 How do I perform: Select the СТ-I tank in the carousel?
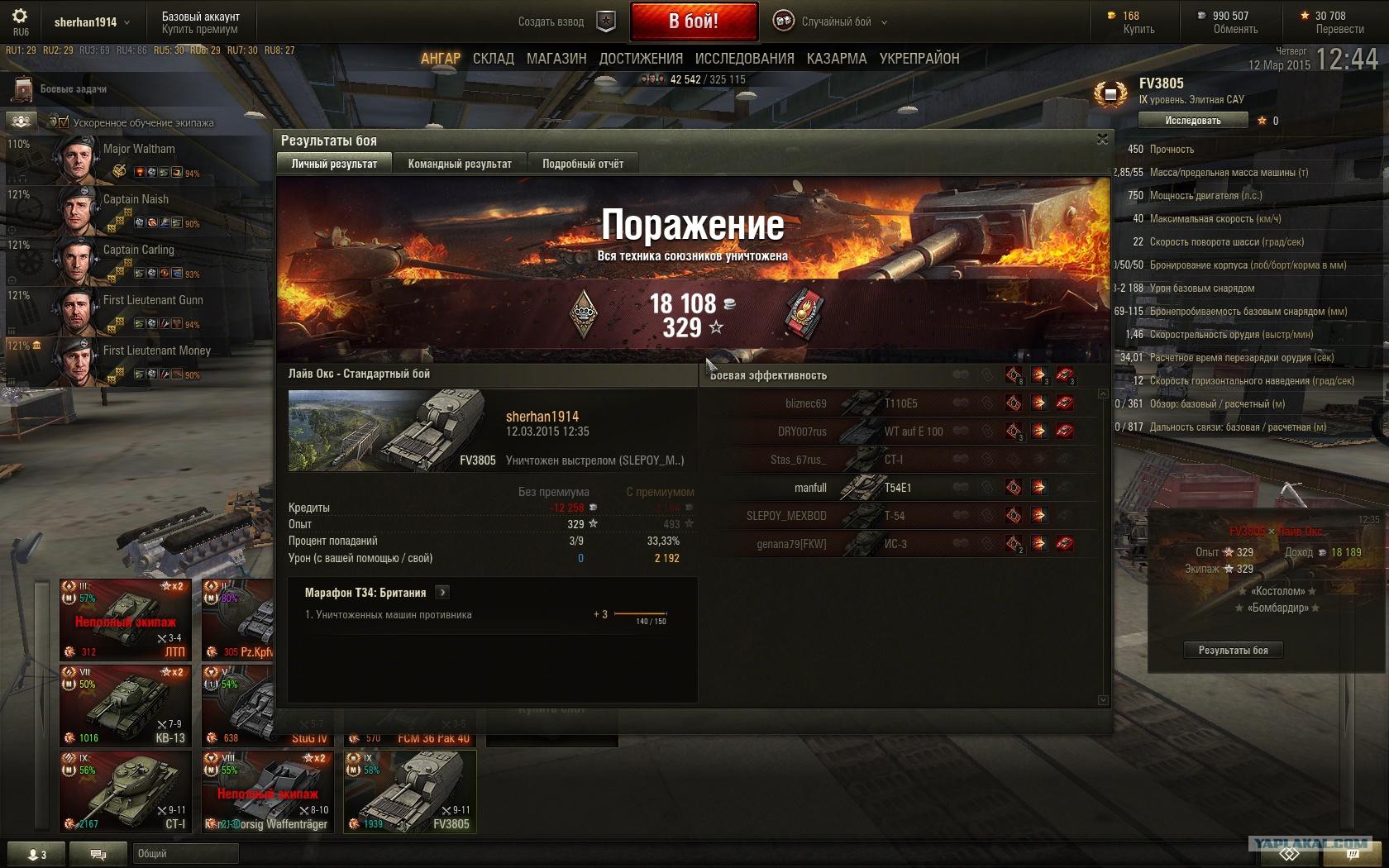click(126, 791)
